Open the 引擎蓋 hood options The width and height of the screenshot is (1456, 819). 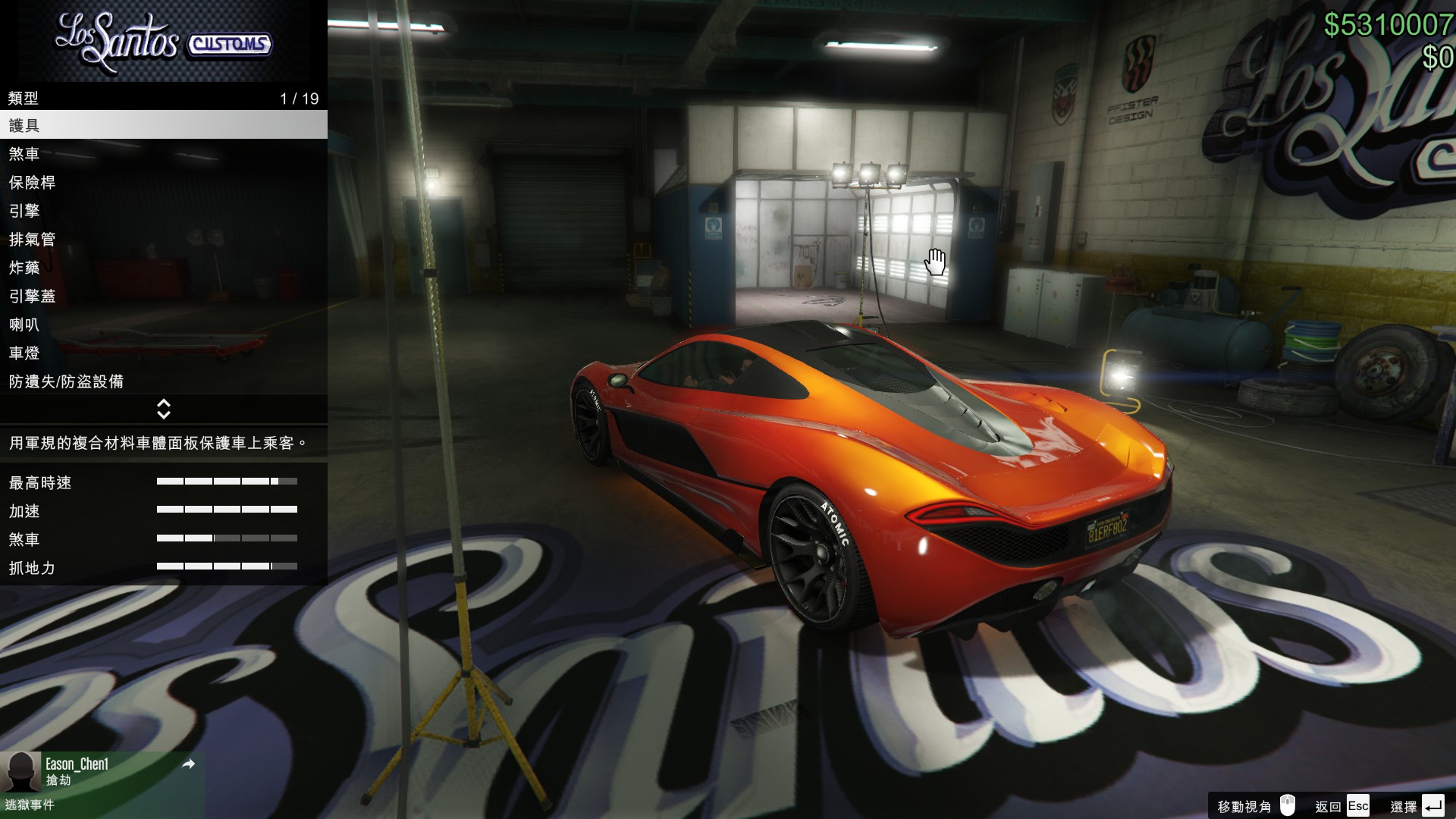coord(163,297)
